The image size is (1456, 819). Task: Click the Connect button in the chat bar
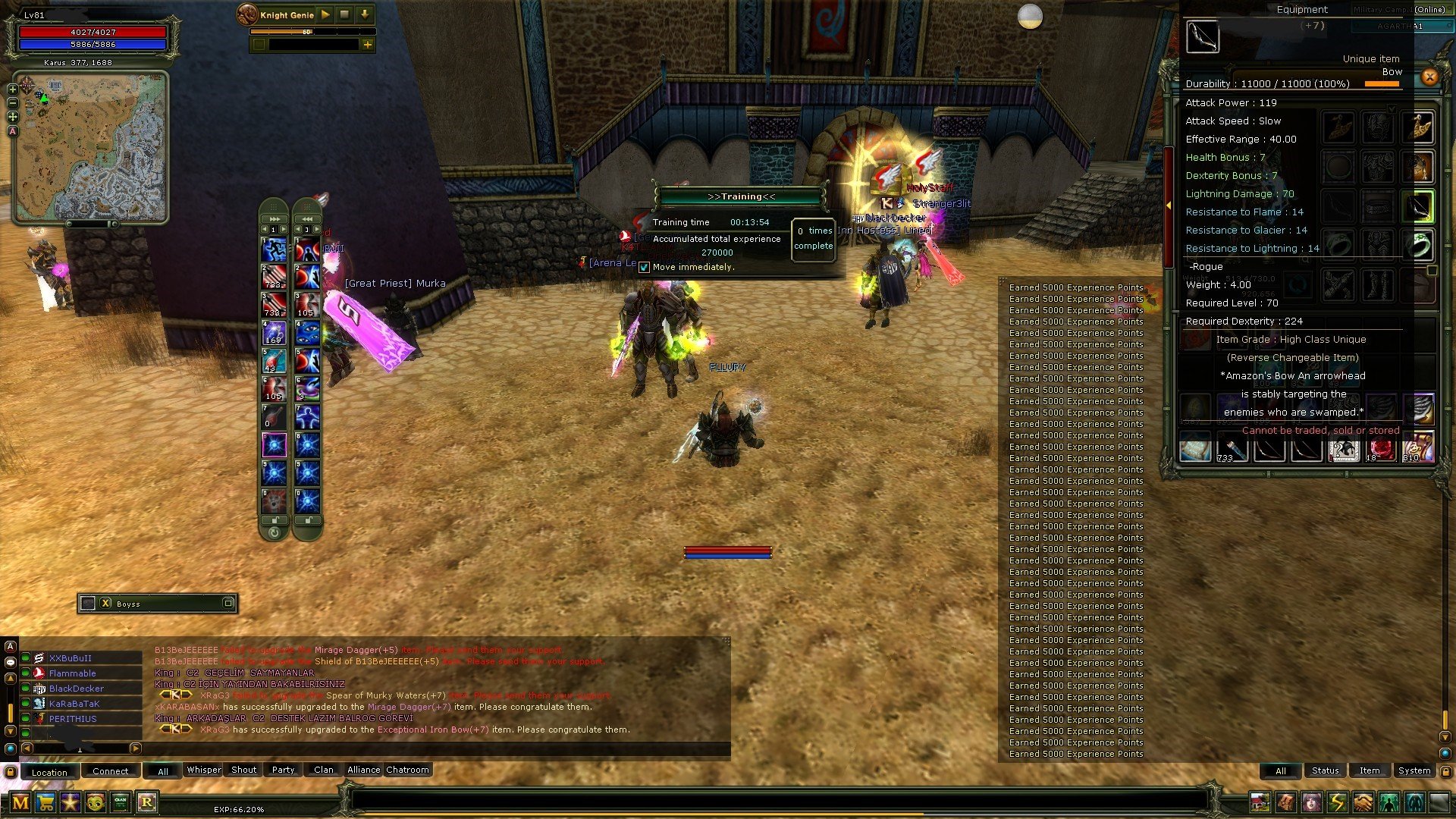tap(111, 770)
